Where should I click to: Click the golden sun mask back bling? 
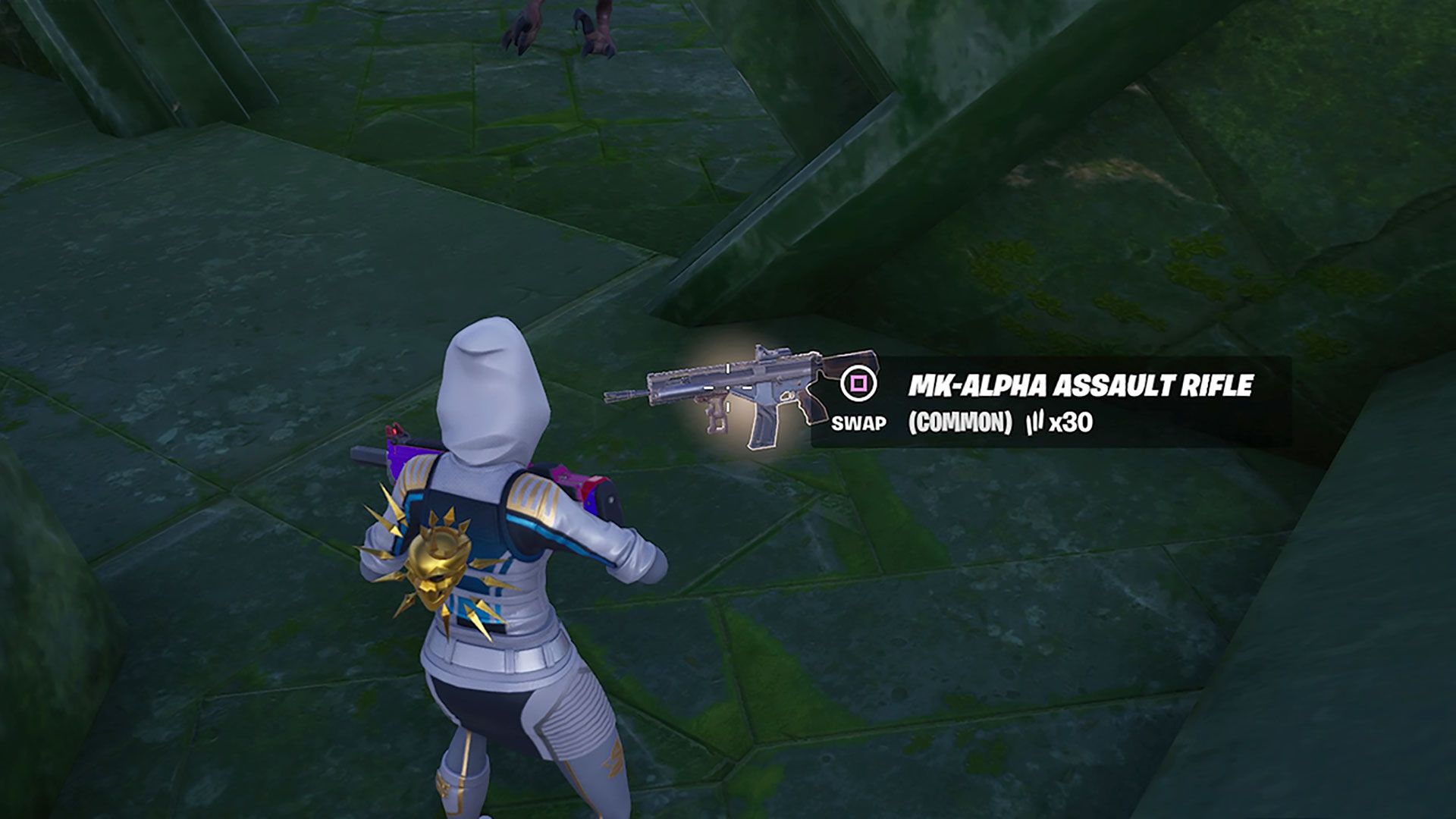tap(438, 565)
